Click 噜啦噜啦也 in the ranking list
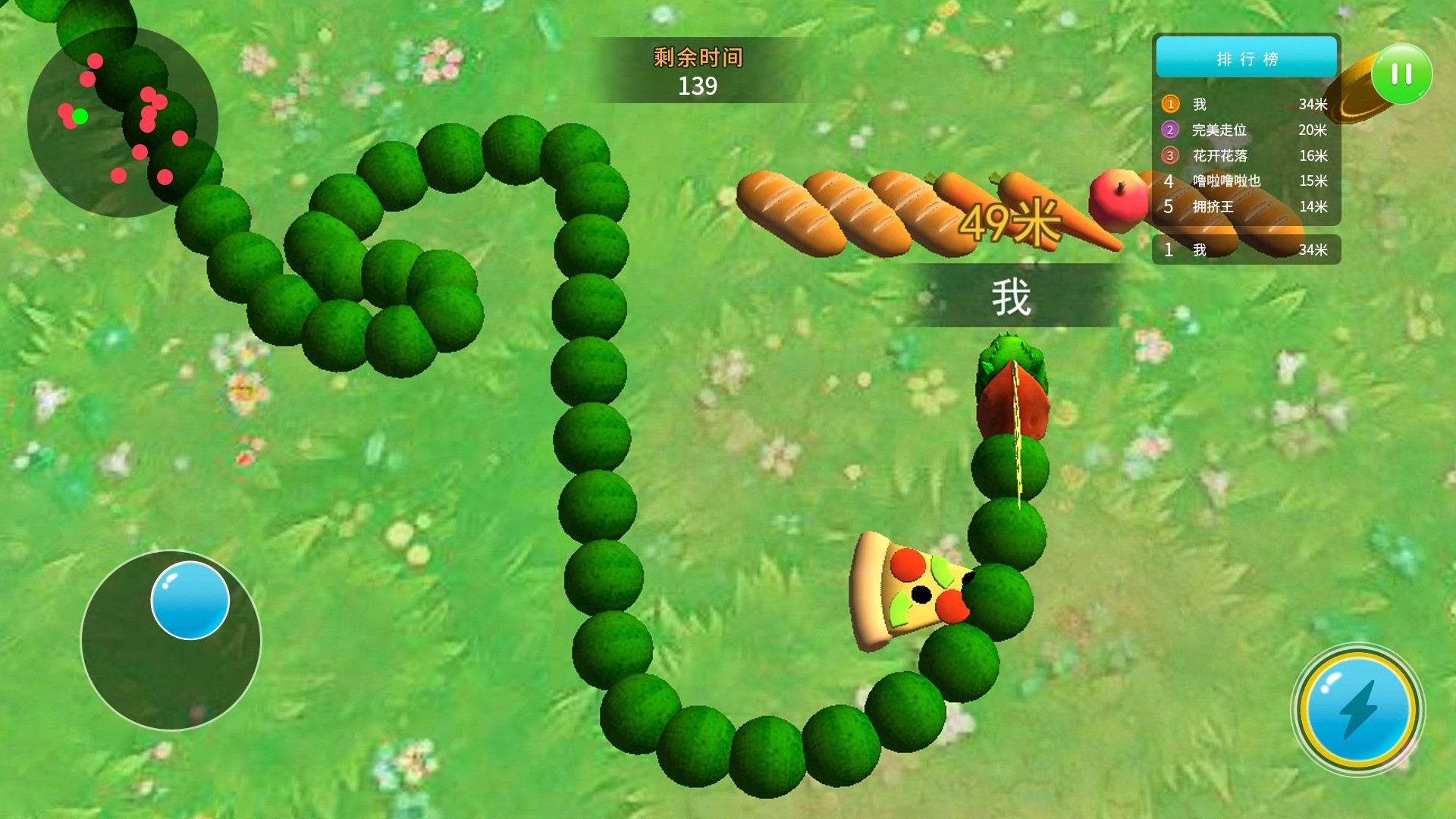The width and height of the screenshot is (1456, 819). pyautogui.click(x=1244, y=181)
